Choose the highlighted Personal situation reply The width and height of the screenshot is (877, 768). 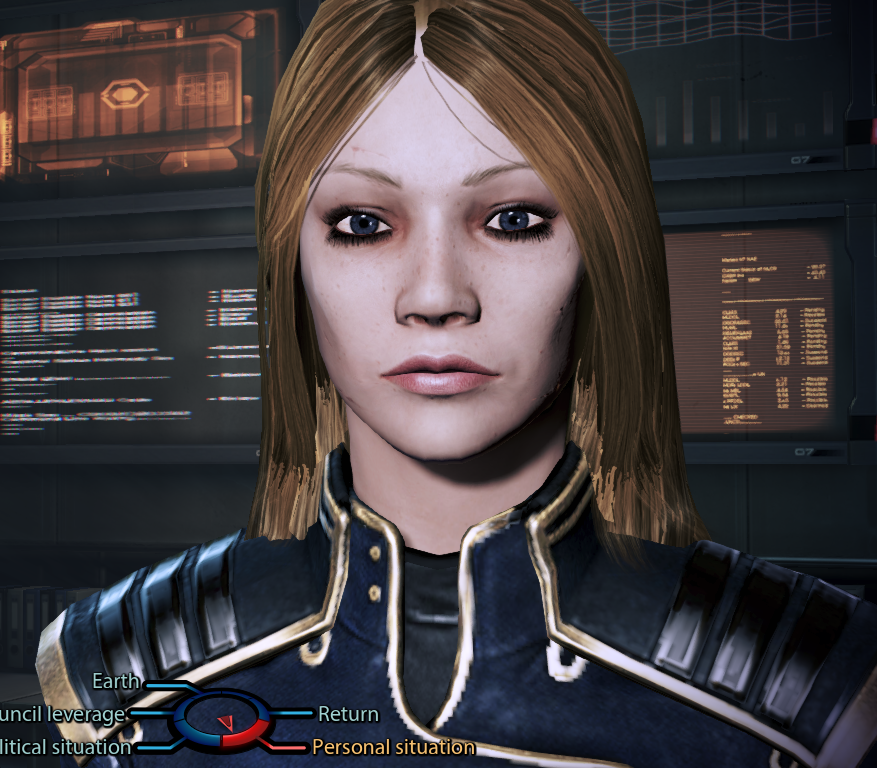click(x=393, y=746)
